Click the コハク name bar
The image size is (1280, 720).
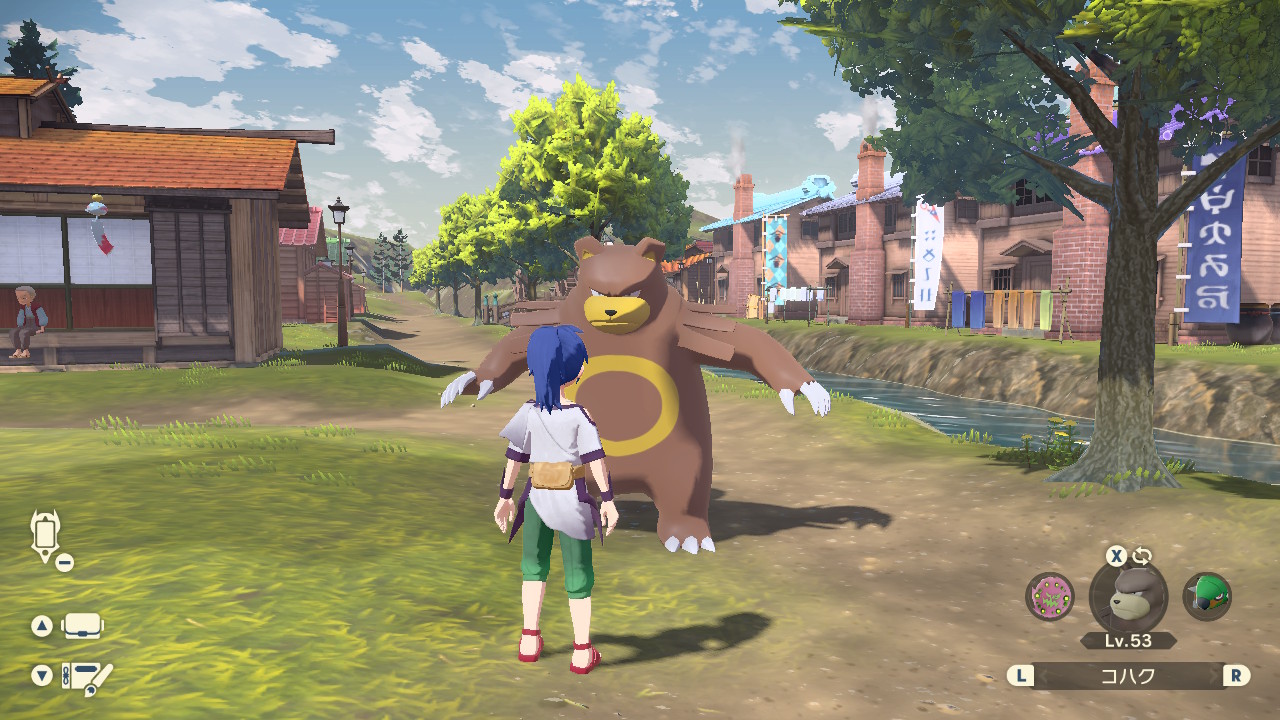[x=1128, y=676]
